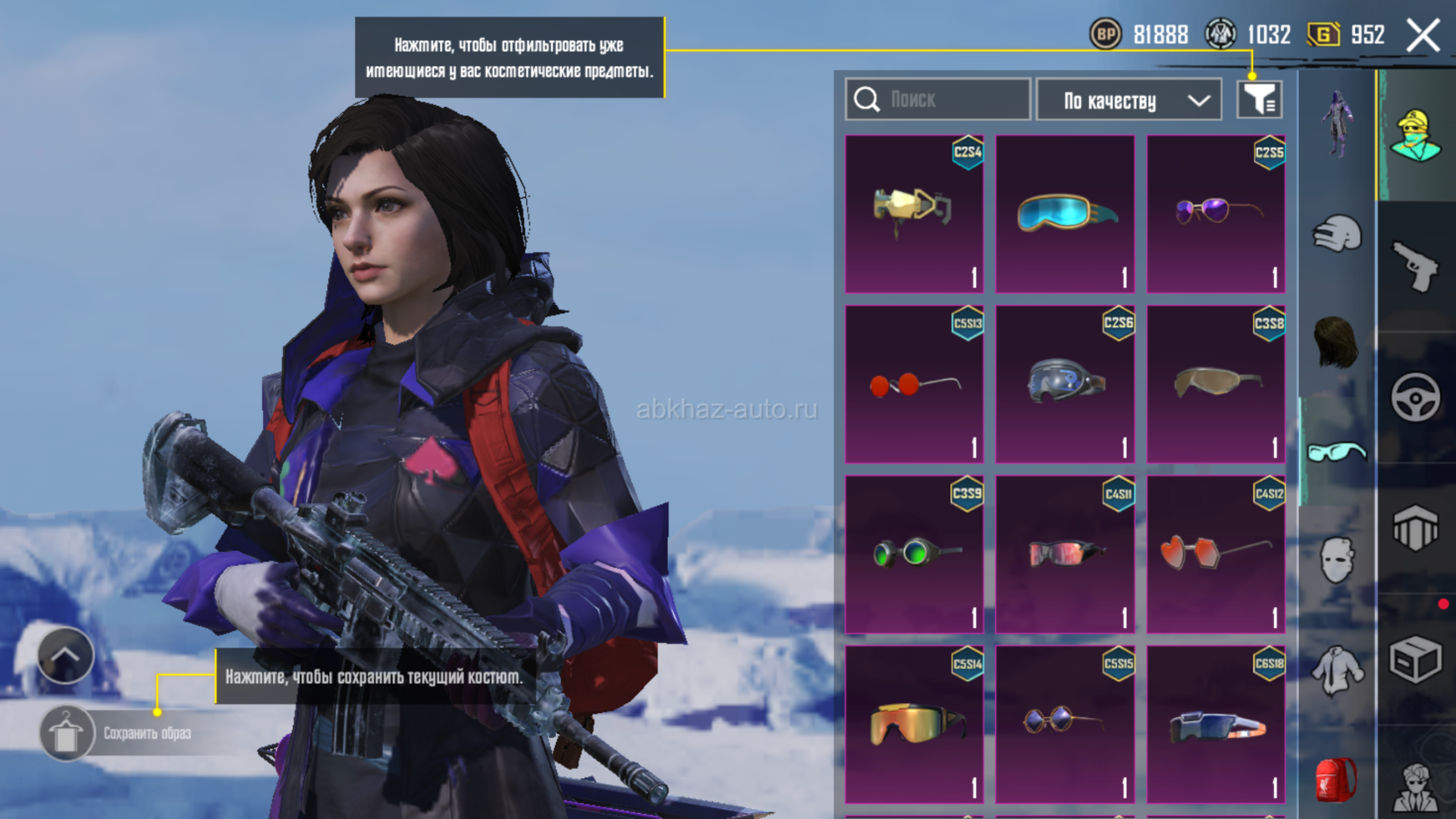Select the green lens steampunk goggles
The height and width of the screenshot is (819, 1456).
pyautogui.click(x=914, y=554)
